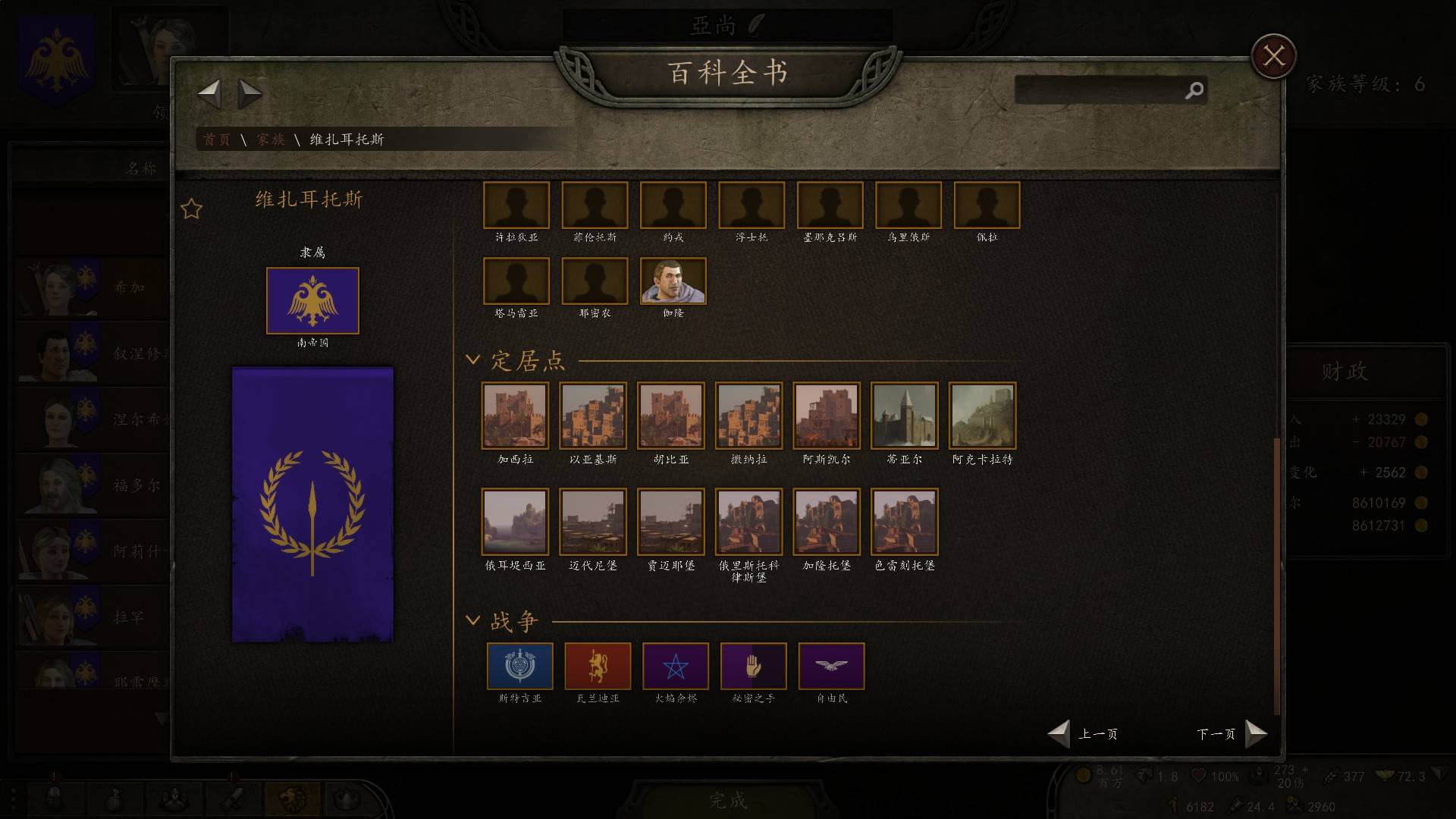Collapse the 战争 section

point(473,620)
